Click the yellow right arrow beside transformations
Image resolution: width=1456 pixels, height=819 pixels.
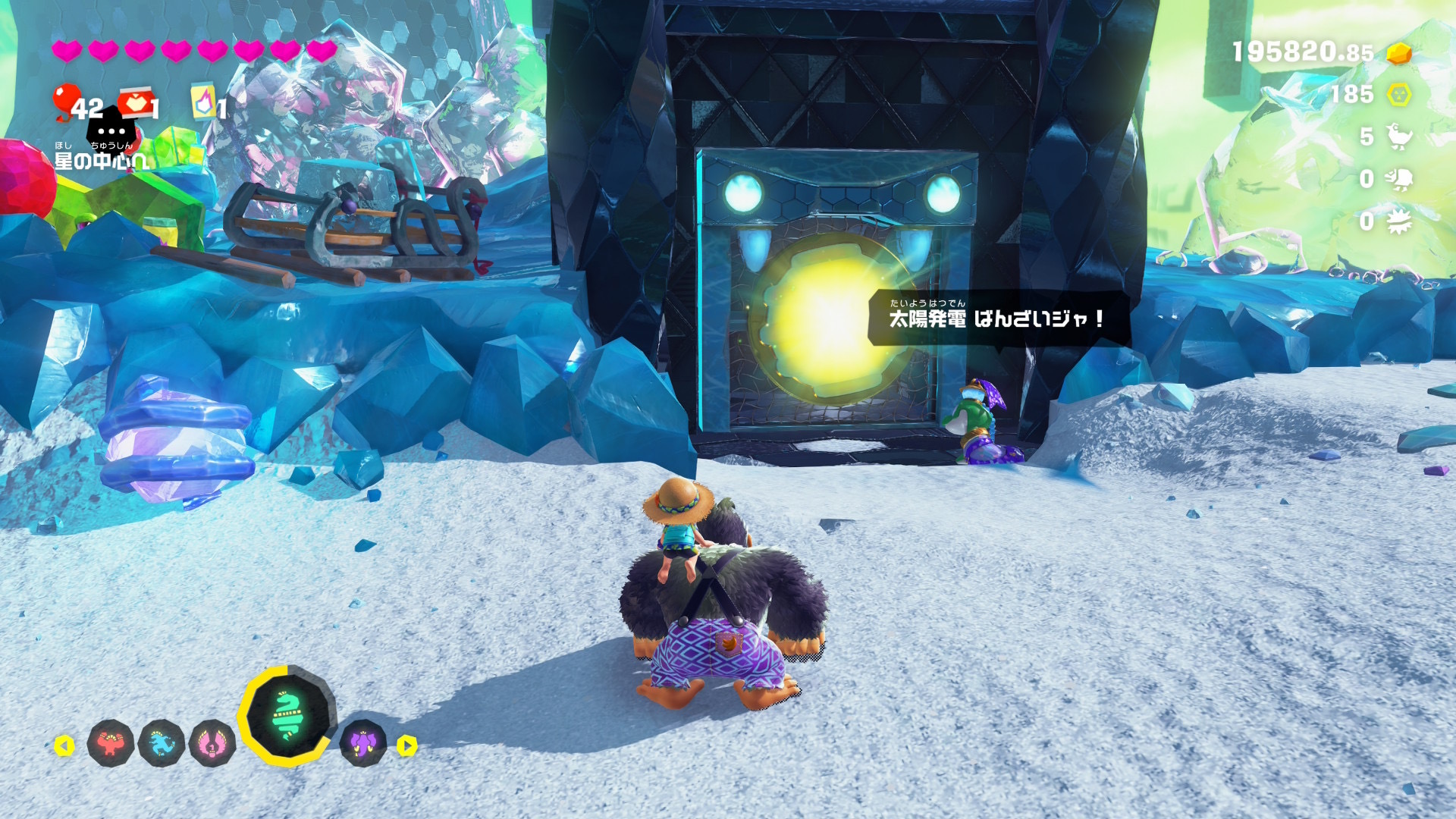click(x=407, y=745)
